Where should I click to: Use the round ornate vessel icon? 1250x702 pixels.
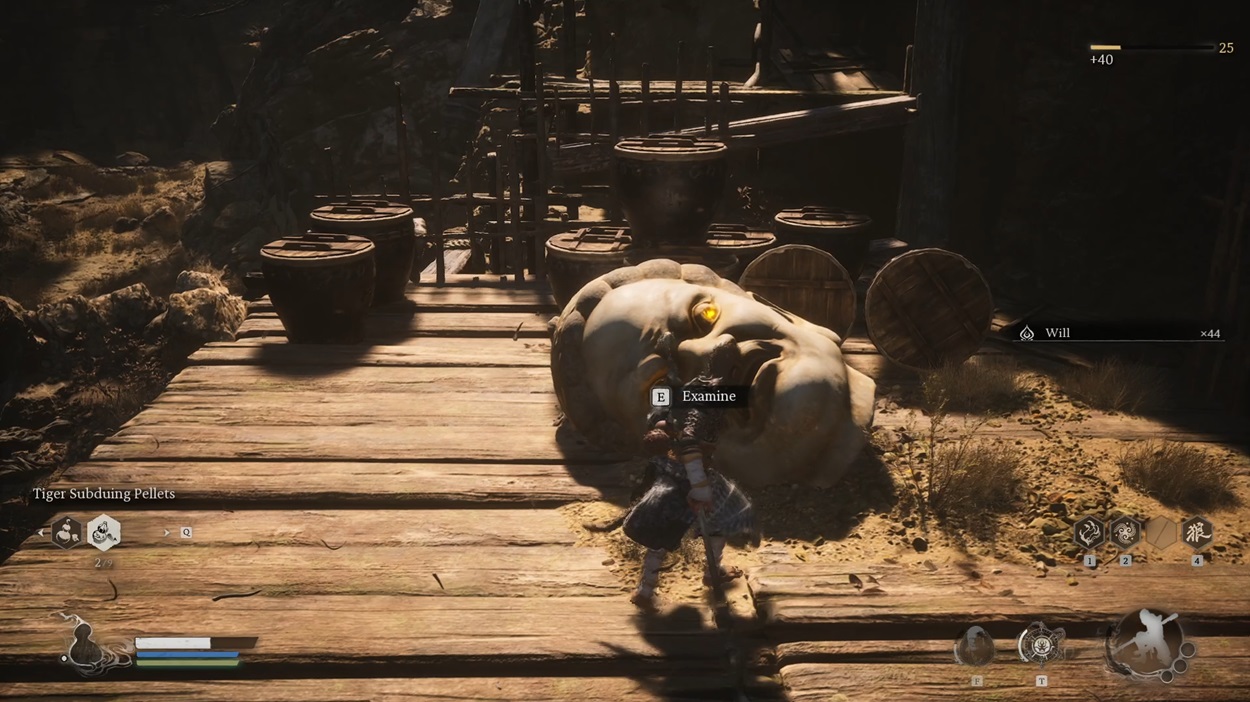pyautogui.click(x=1040, y=646)
